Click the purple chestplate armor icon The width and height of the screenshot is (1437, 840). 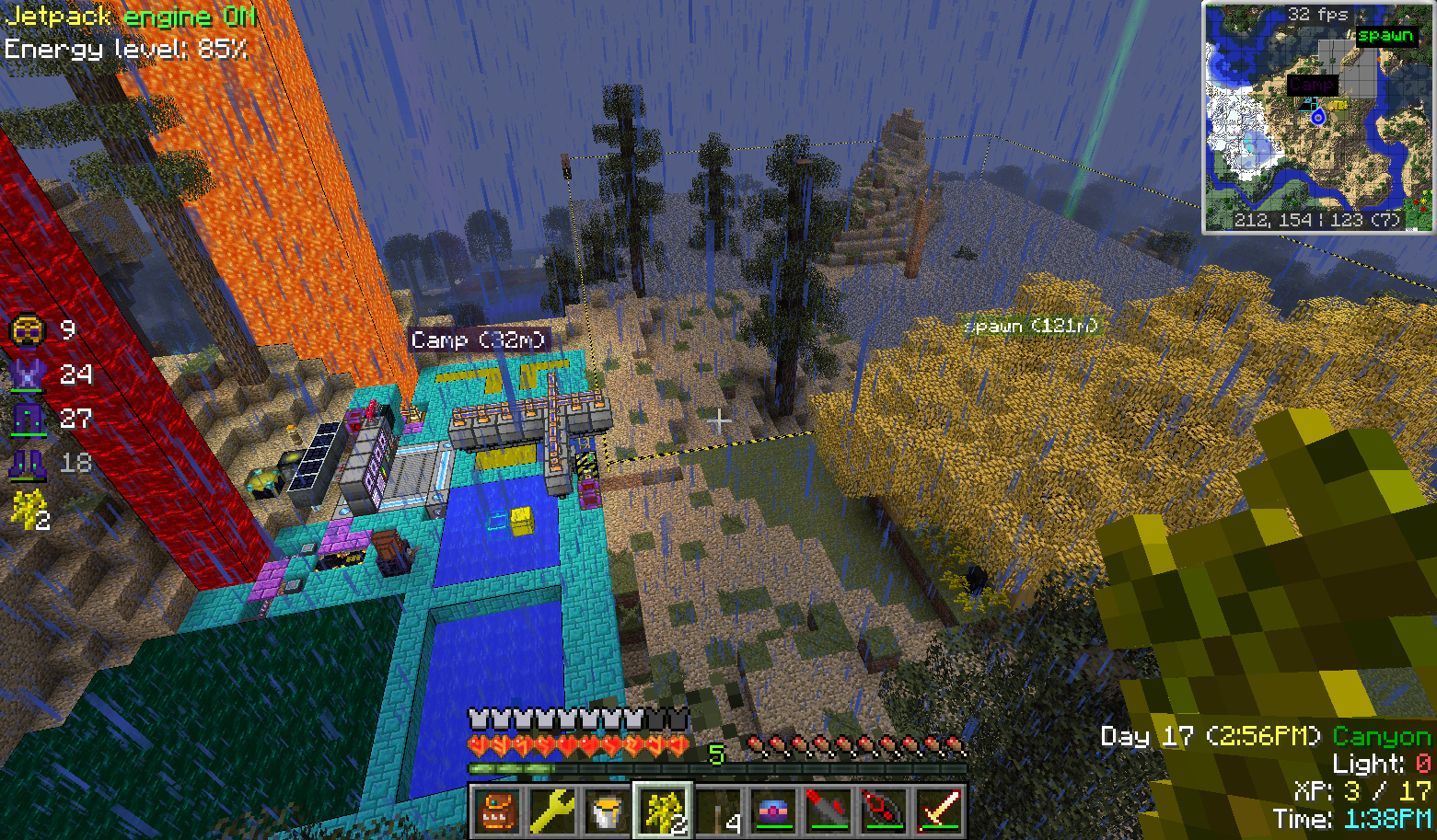(28, 374)
